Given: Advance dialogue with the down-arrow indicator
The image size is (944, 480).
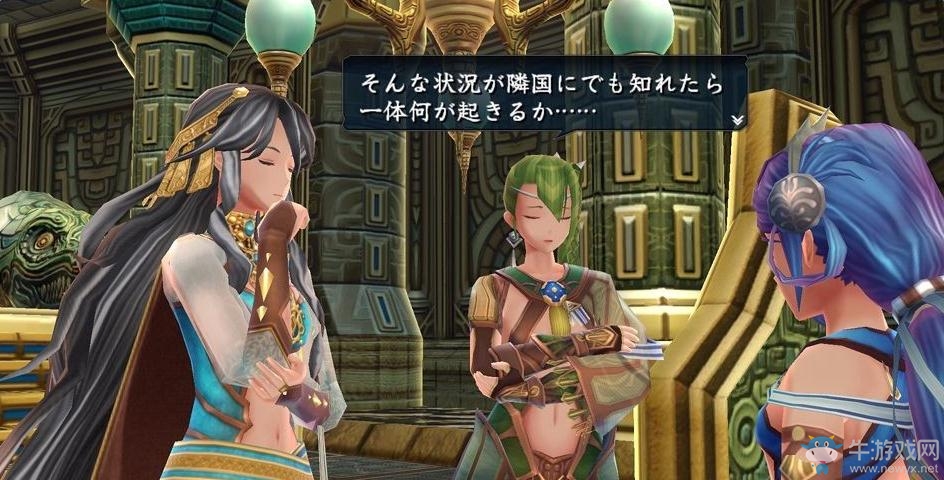Looking at the screenshot, I should click(737, 120).
